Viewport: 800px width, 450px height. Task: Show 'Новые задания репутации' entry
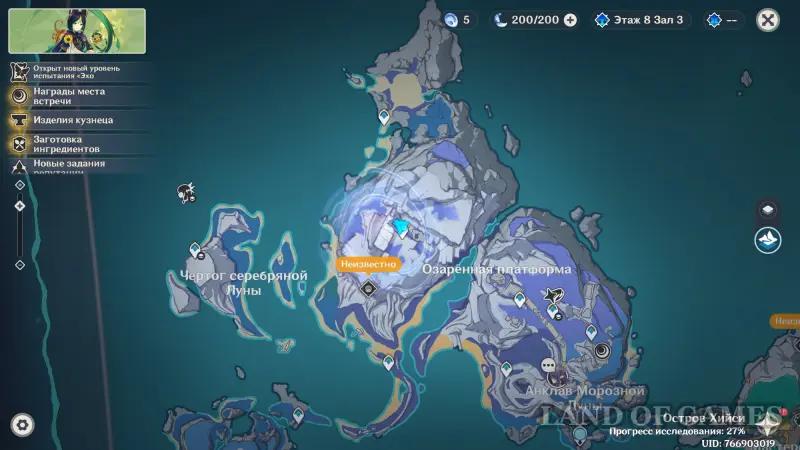[69, 166]
